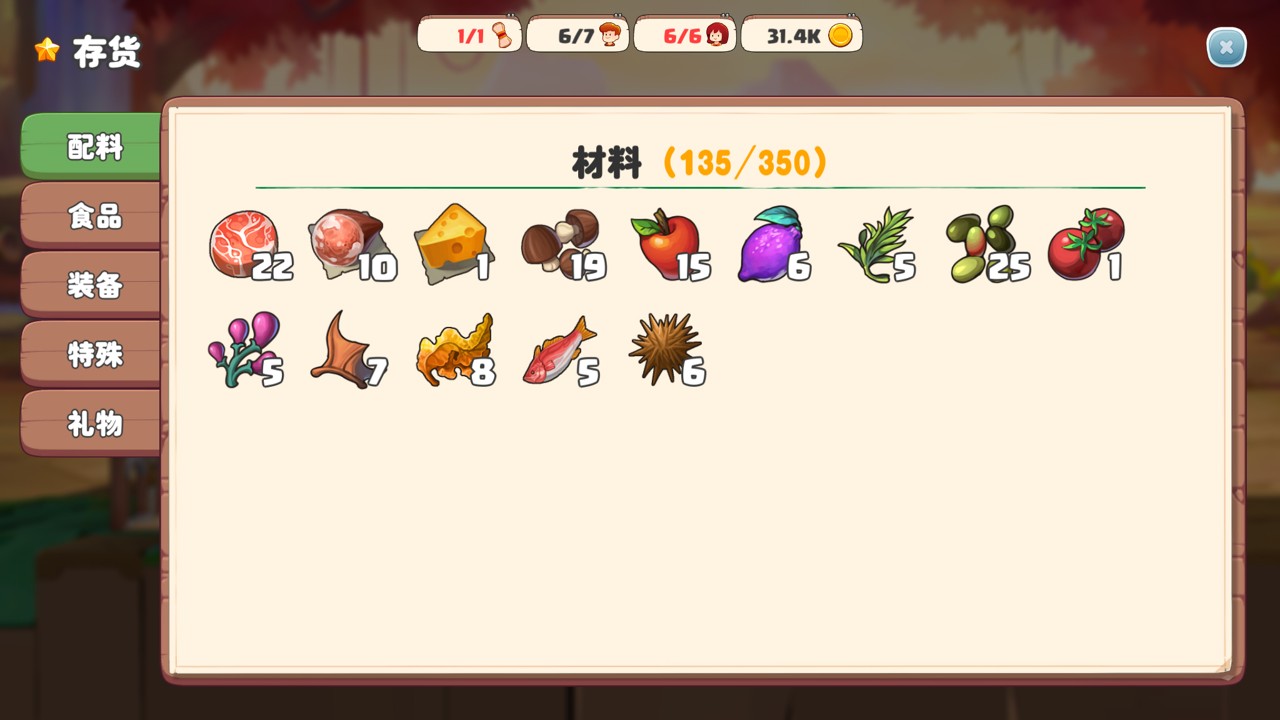Close the inventory with the X button
Viewport: 1280px width, 720px height.
(1226, 47)
